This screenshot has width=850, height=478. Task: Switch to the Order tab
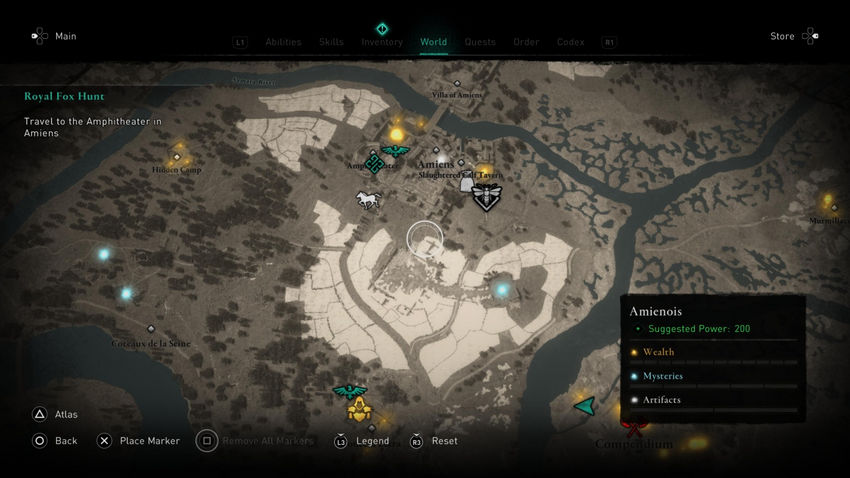[526, 42]
